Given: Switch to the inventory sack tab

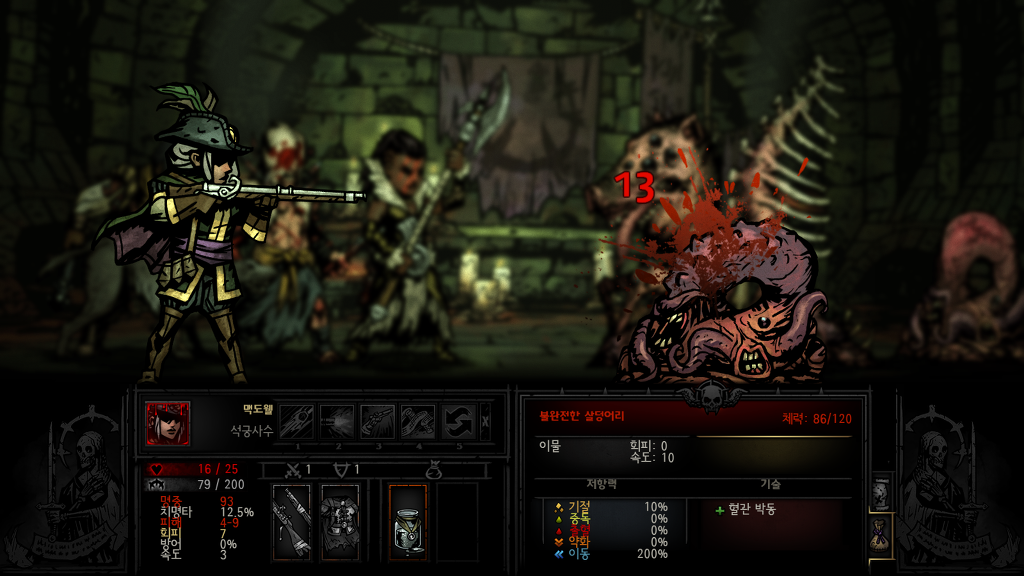Looking at the screenshot, I should (x=881, y=536).
